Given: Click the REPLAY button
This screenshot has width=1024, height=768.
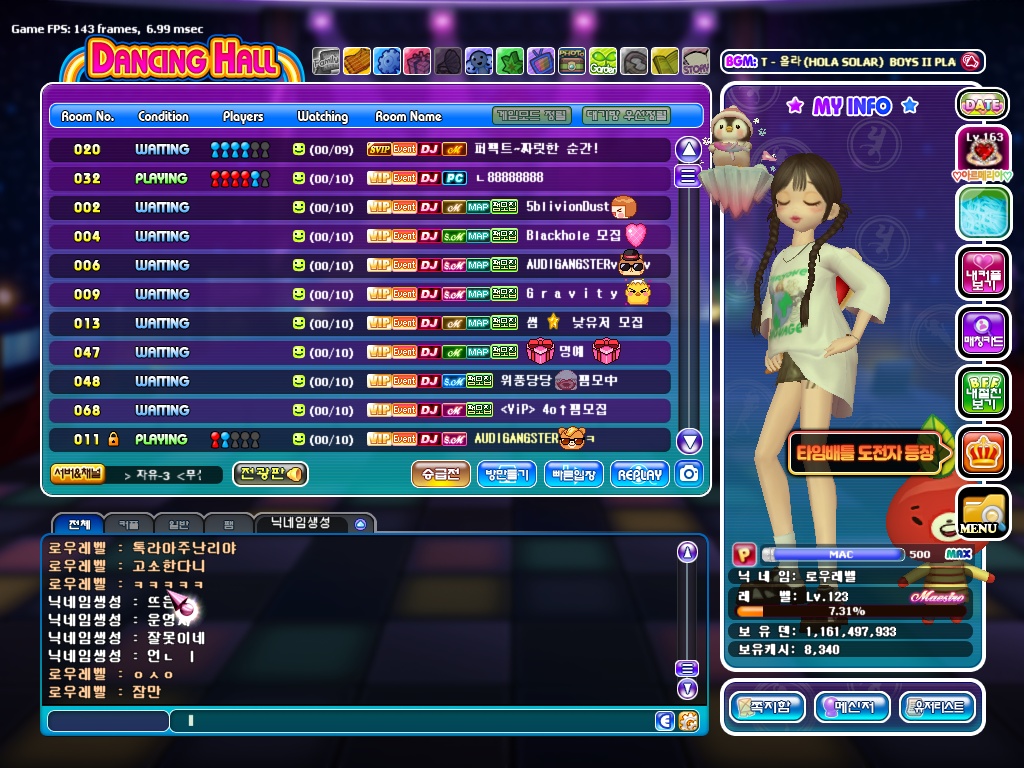Looking at the screenshot, I should coord(640,475).
